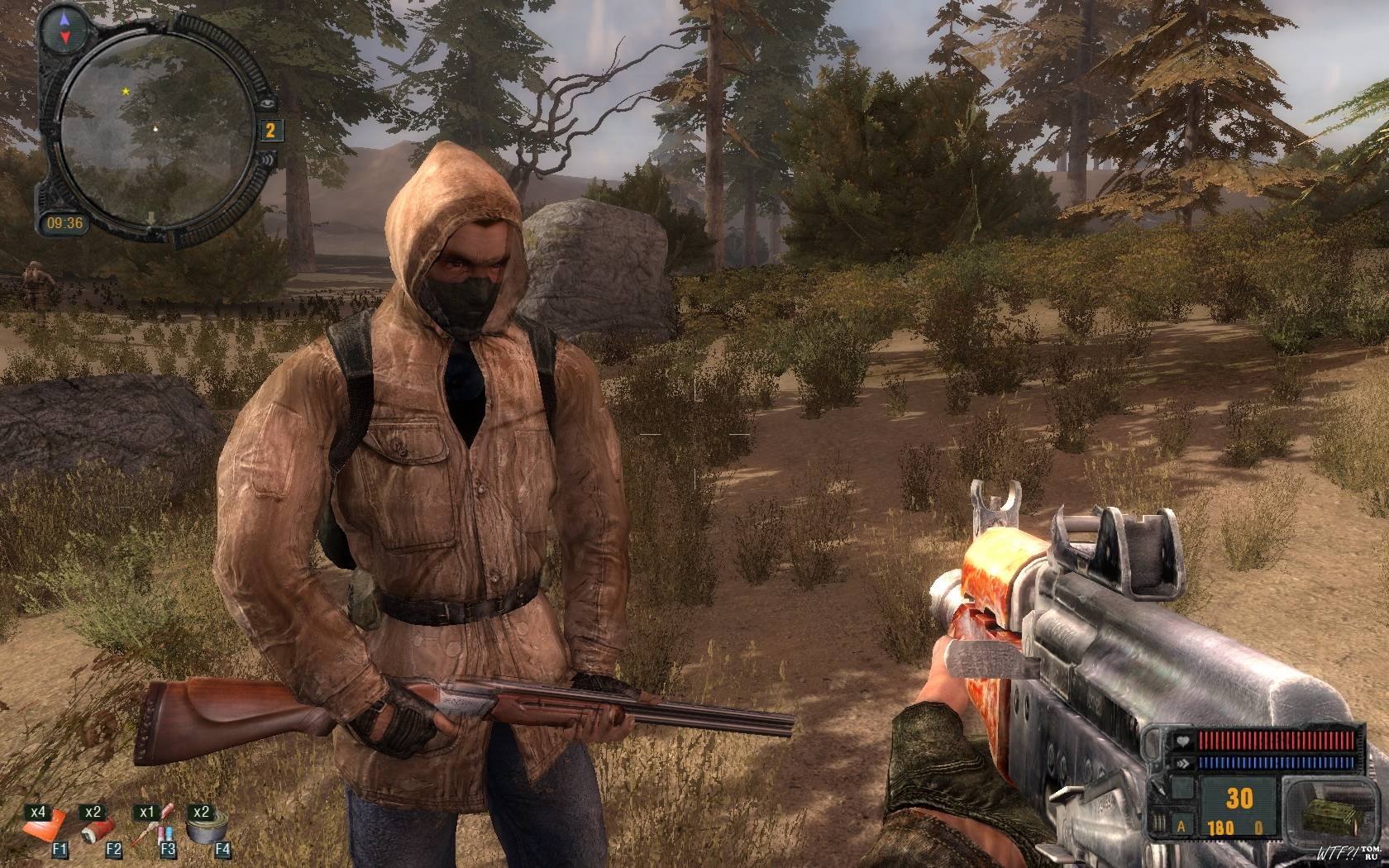Click the sound wave noise indicator
The width and height of the screenshot is (1389, 868).
pyautogui.click(x=268, y=158)
